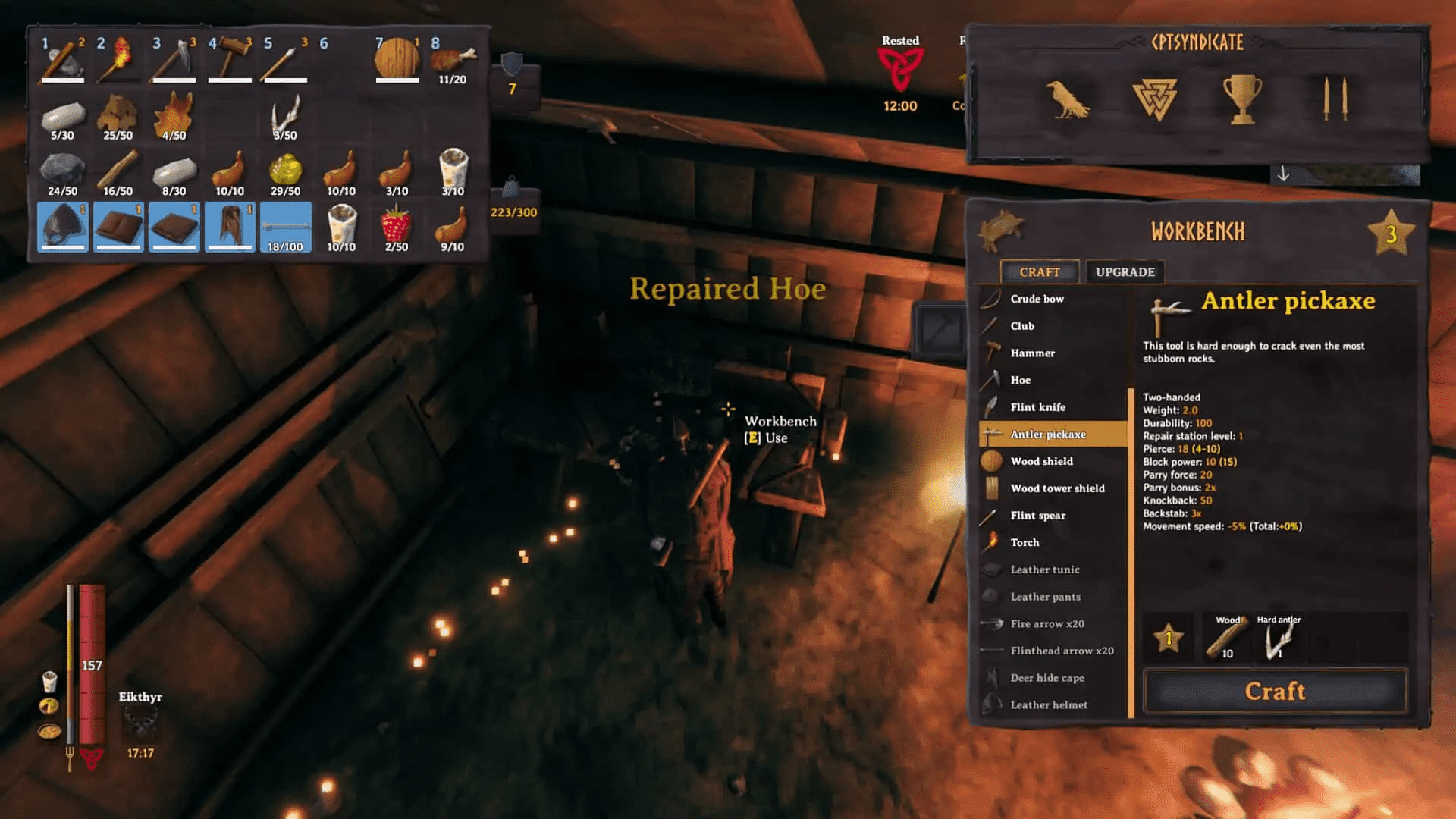Unequip the deer hide cape item

230,227
